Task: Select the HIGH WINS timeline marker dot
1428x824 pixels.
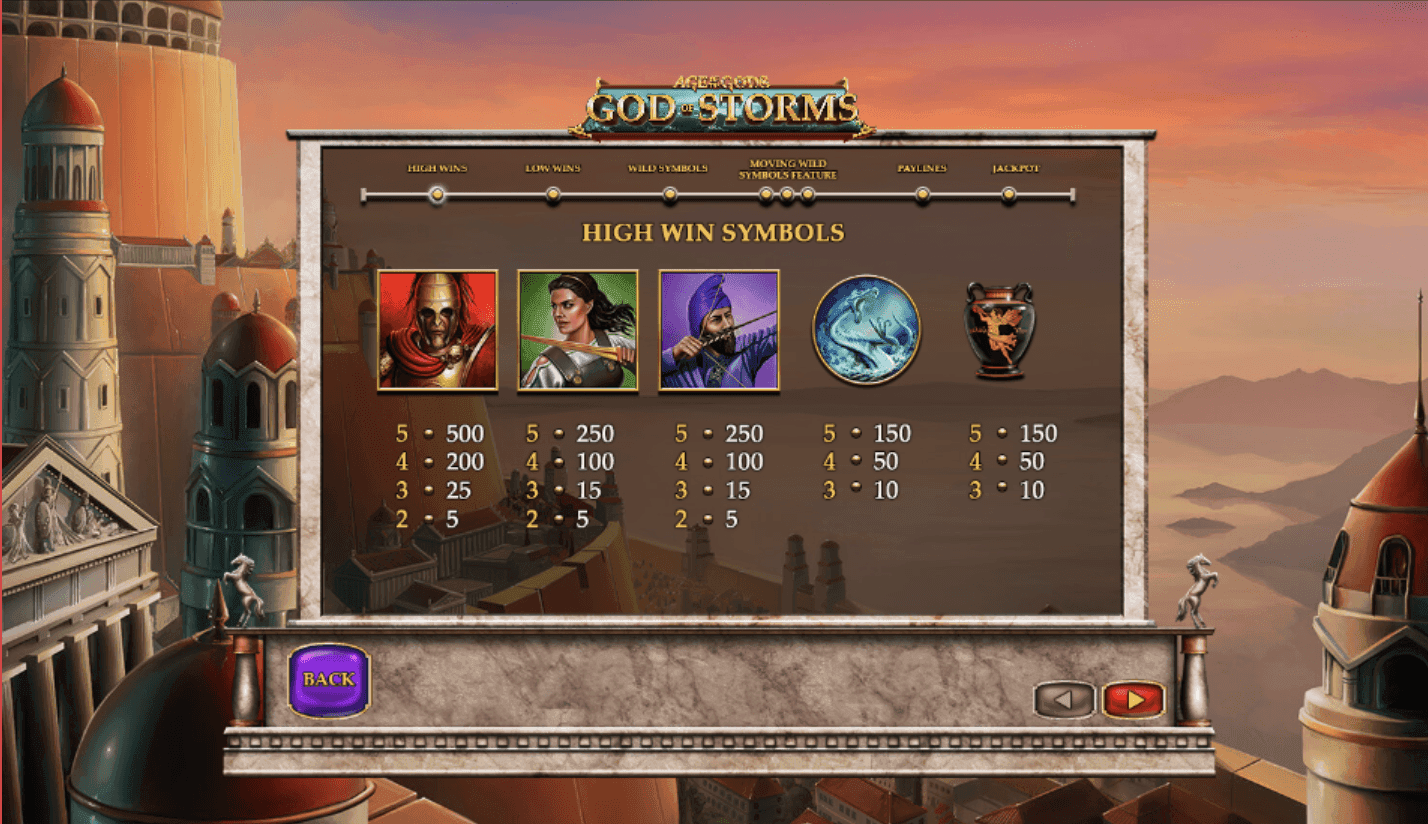Action: click(437, 194)
